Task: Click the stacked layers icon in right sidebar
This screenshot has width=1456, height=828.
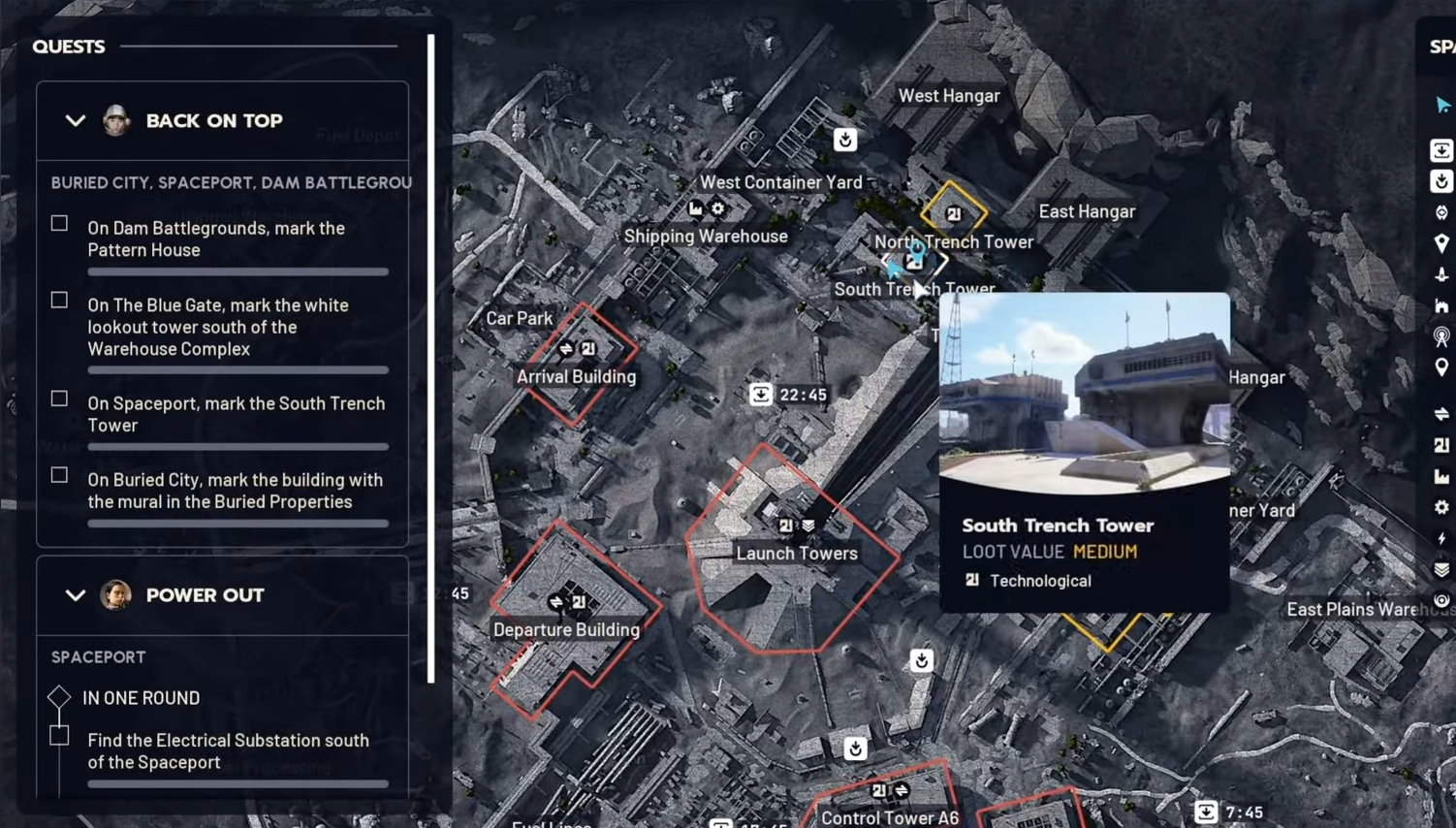Action: [1441, 571]
